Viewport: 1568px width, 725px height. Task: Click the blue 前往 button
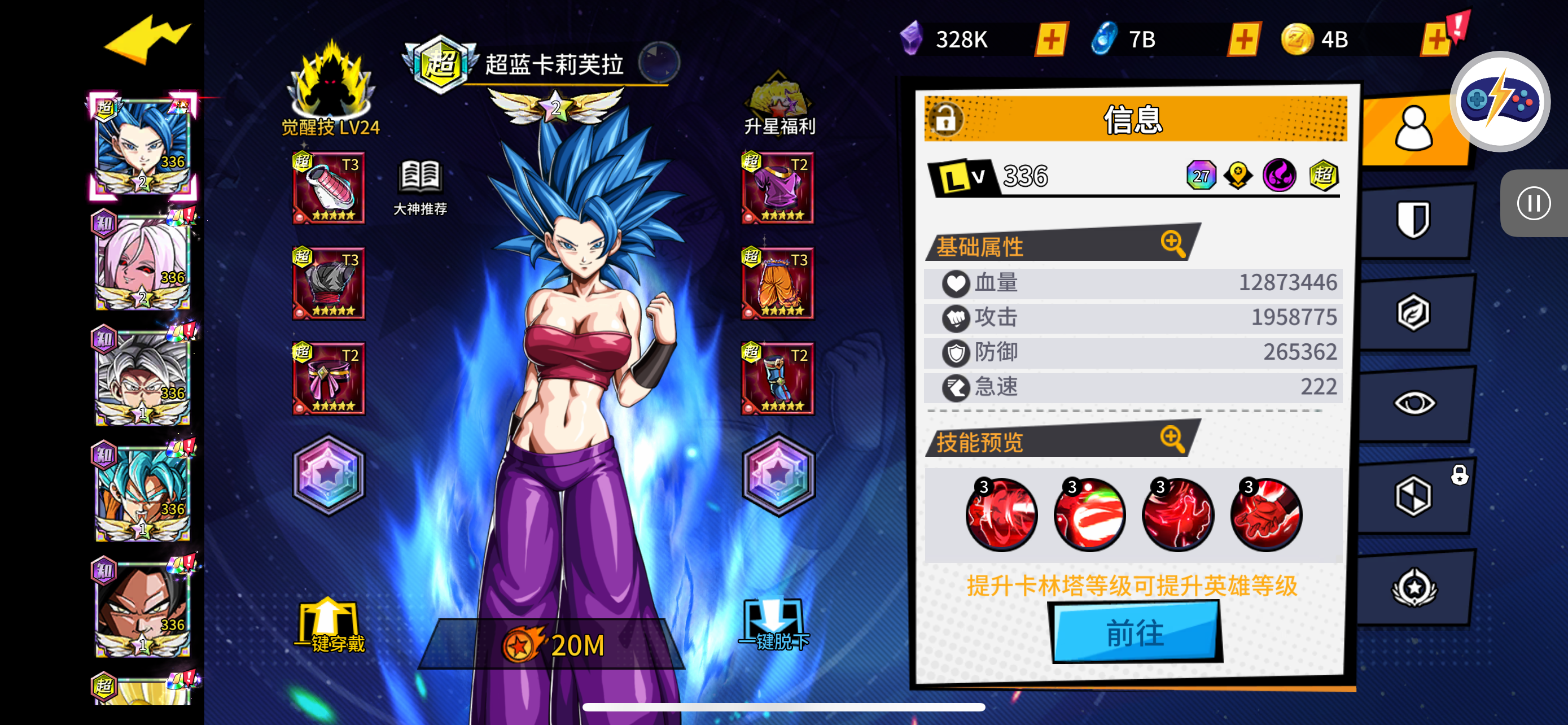tap(1135, 632)
